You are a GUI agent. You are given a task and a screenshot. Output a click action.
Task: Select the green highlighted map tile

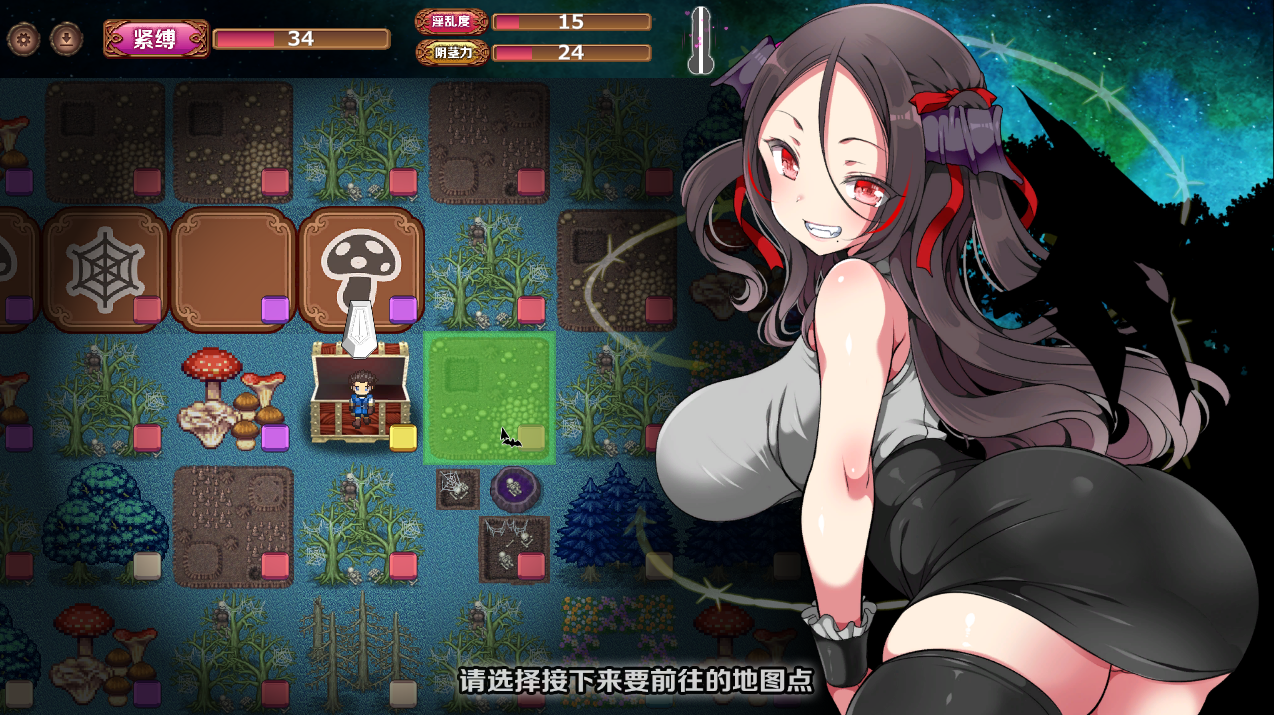coord(489,398)
